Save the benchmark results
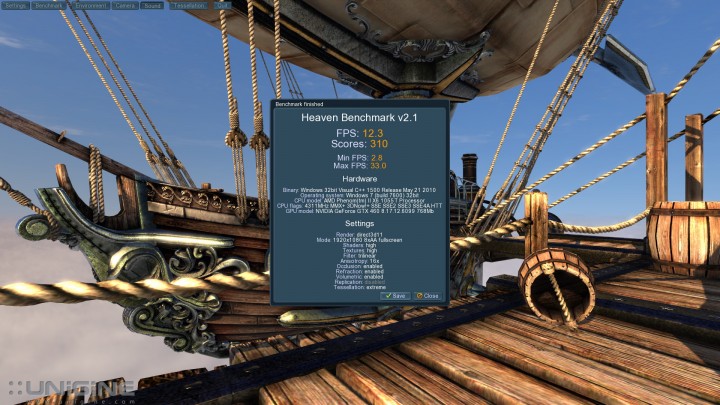Viewport: 720px width, 405px height. (395, 296)
